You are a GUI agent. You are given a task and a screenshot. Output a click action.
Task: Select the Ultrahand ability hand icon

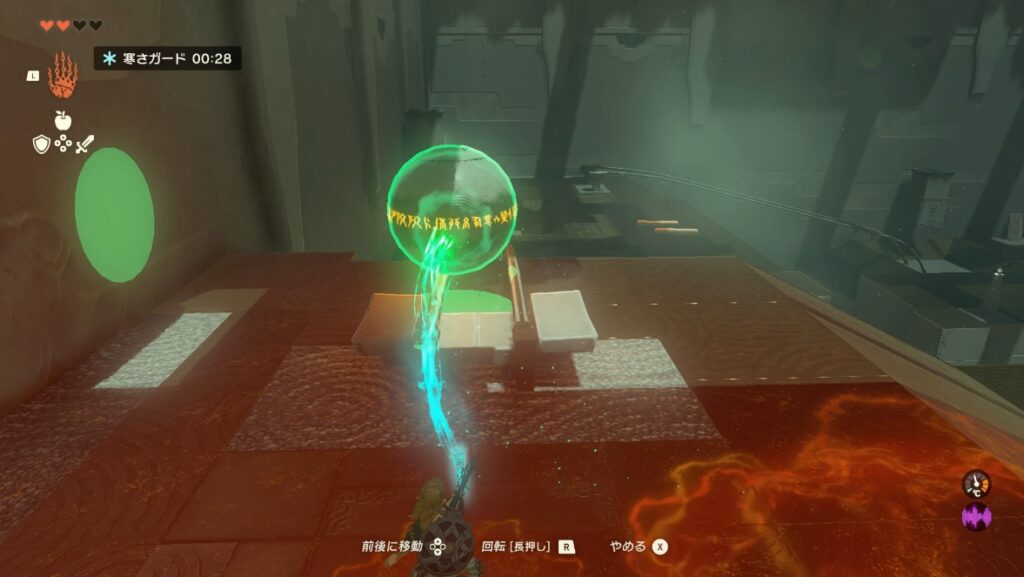point(62,74)
